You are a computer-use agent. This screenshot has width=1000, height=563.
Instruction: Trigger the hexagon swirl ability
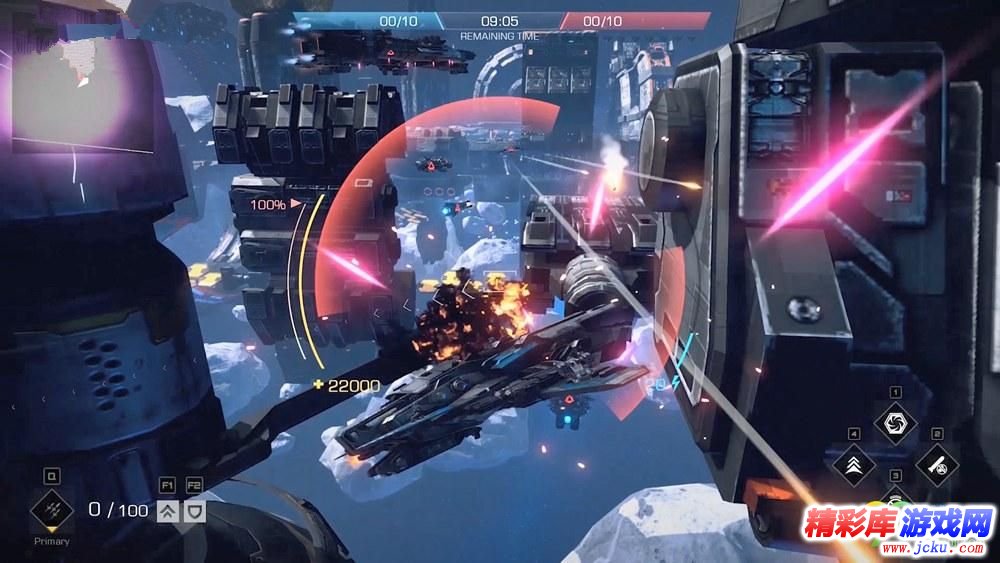895,422
